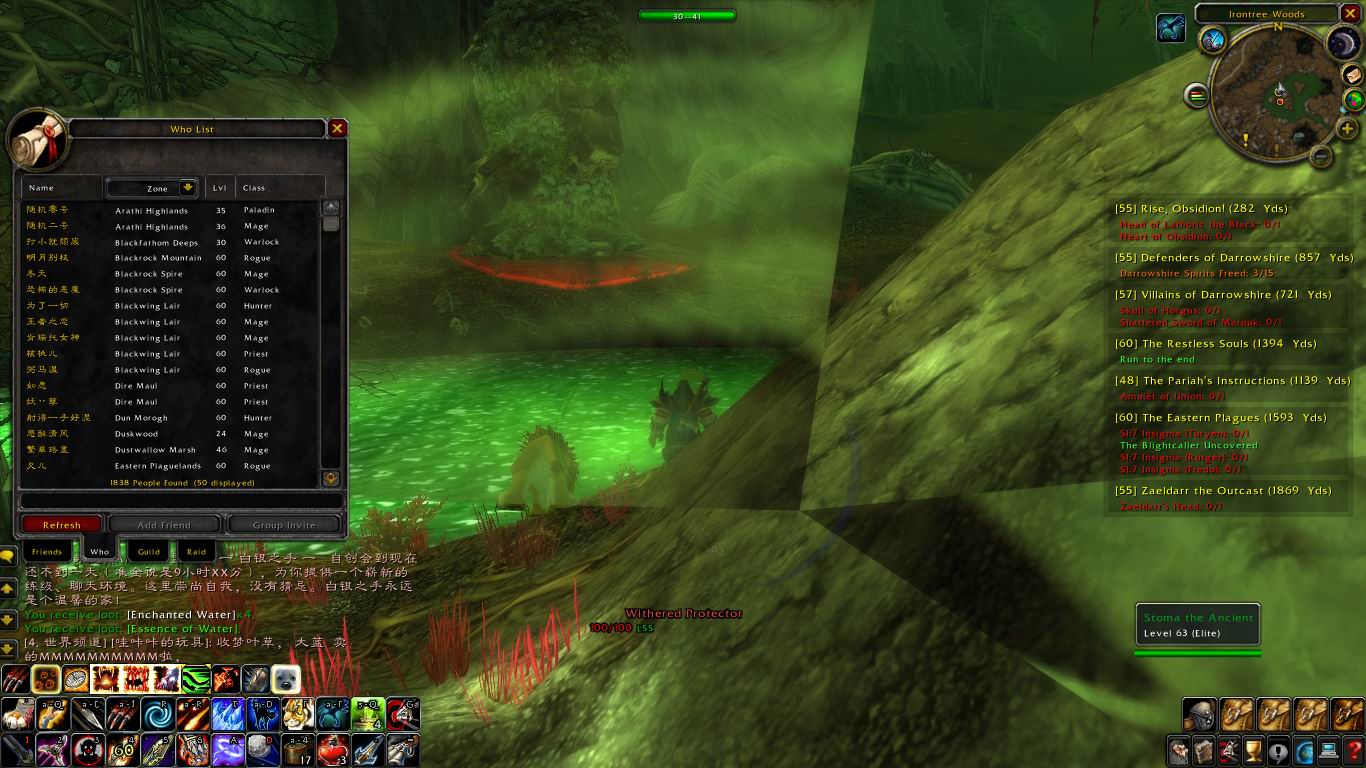Click the minimap zoom-in plus button
Screen dimensions: 1366x768
pyautogui.click(x=1346, y=127)
